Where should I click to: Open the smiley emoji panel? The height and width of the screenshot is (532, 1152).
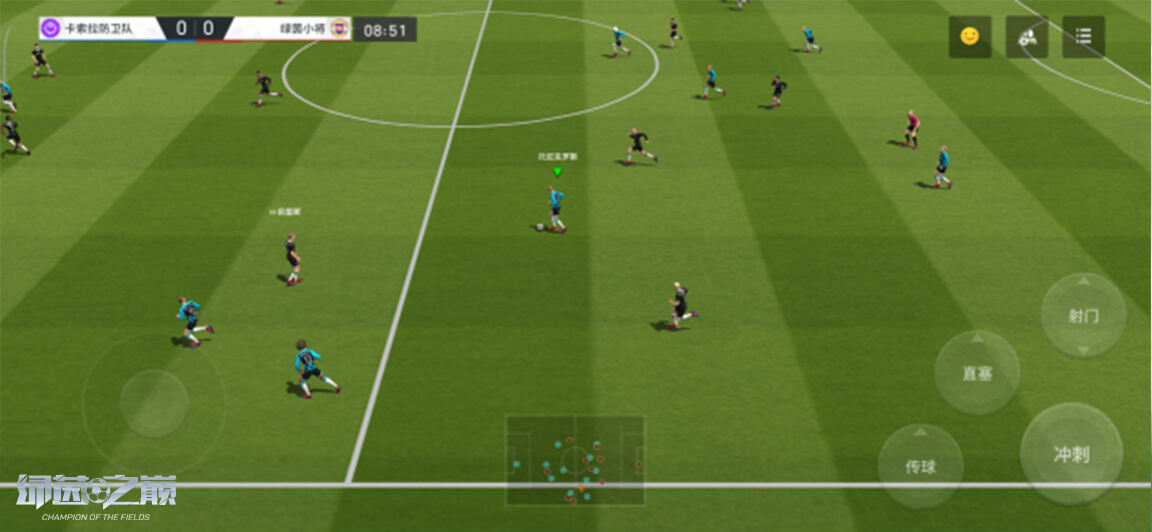tap(969, 37)
